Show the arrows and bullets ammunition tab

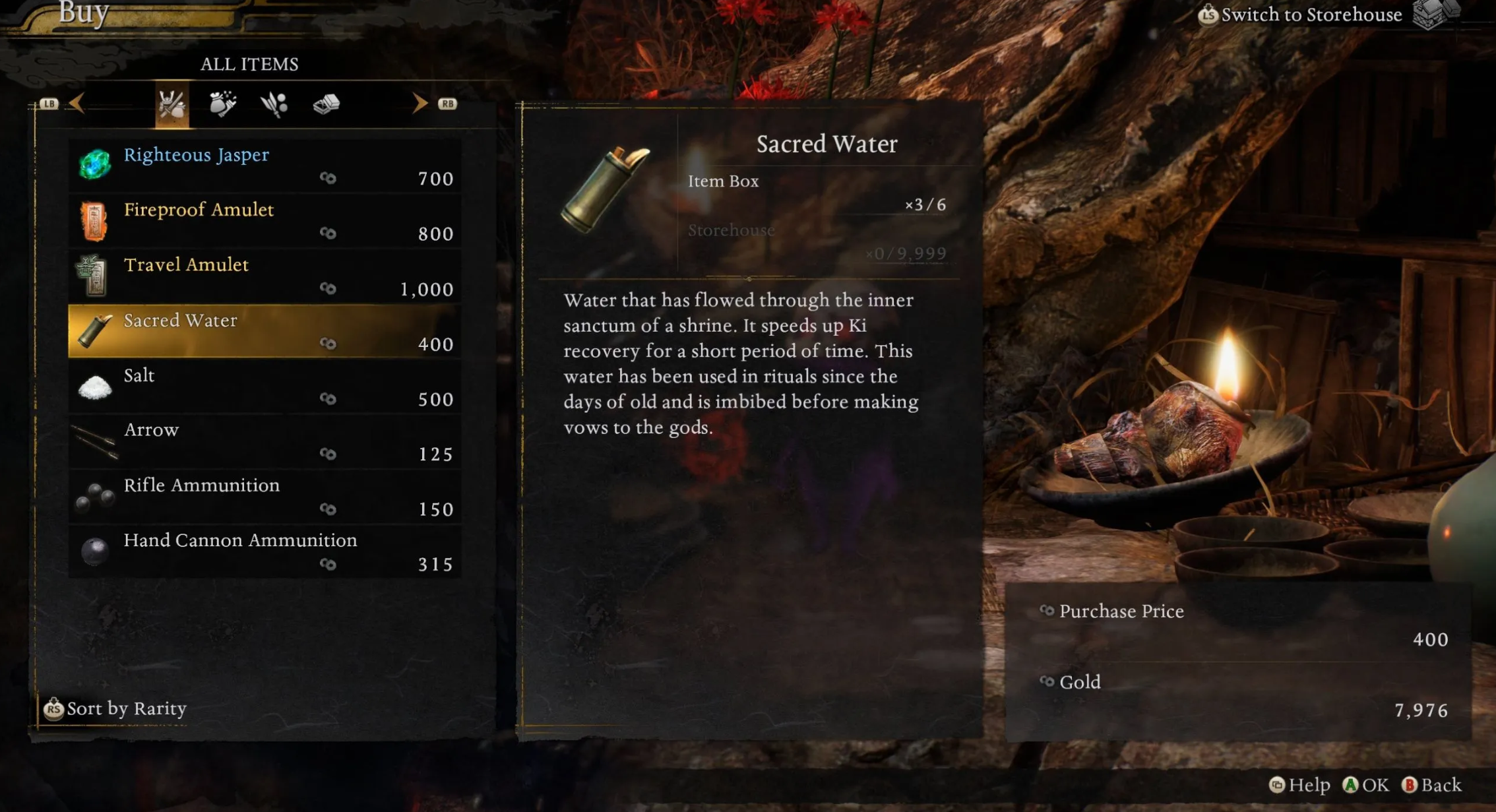pos(274,104)
